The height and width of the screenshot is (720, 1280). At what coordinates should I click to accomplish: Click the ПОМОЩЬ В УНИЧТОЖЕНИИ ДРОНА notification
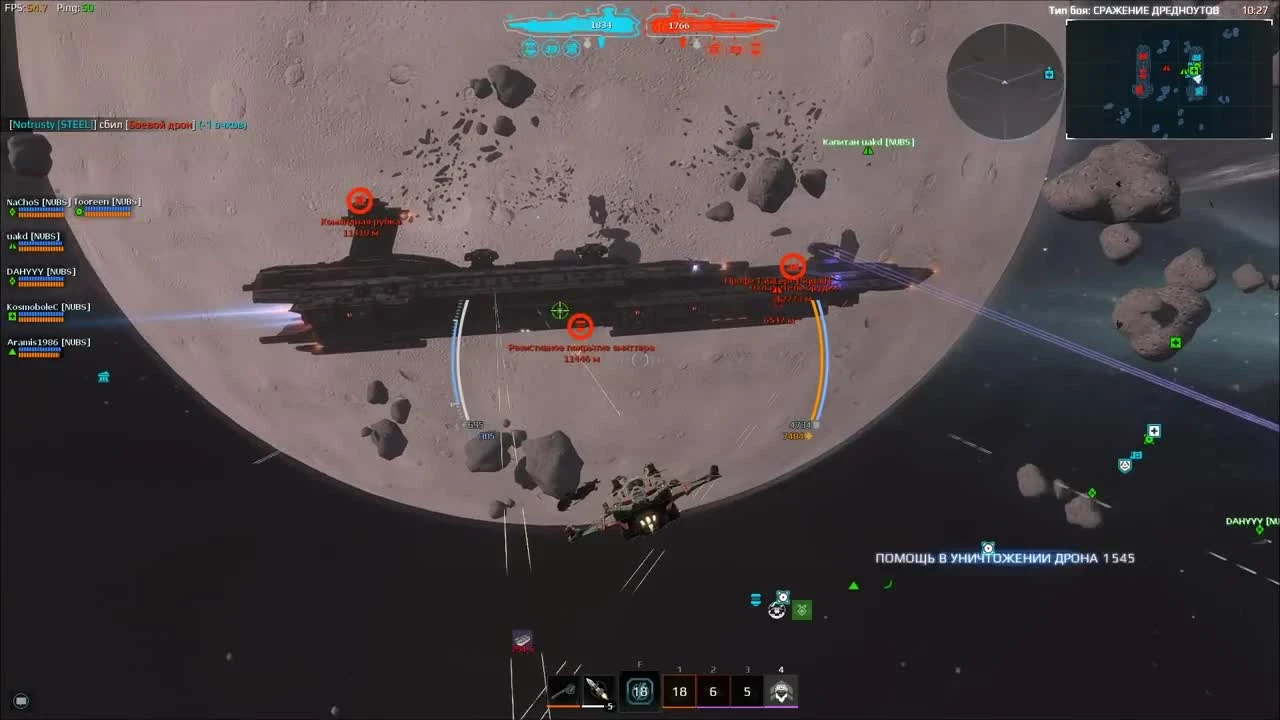pos(1004,560)
